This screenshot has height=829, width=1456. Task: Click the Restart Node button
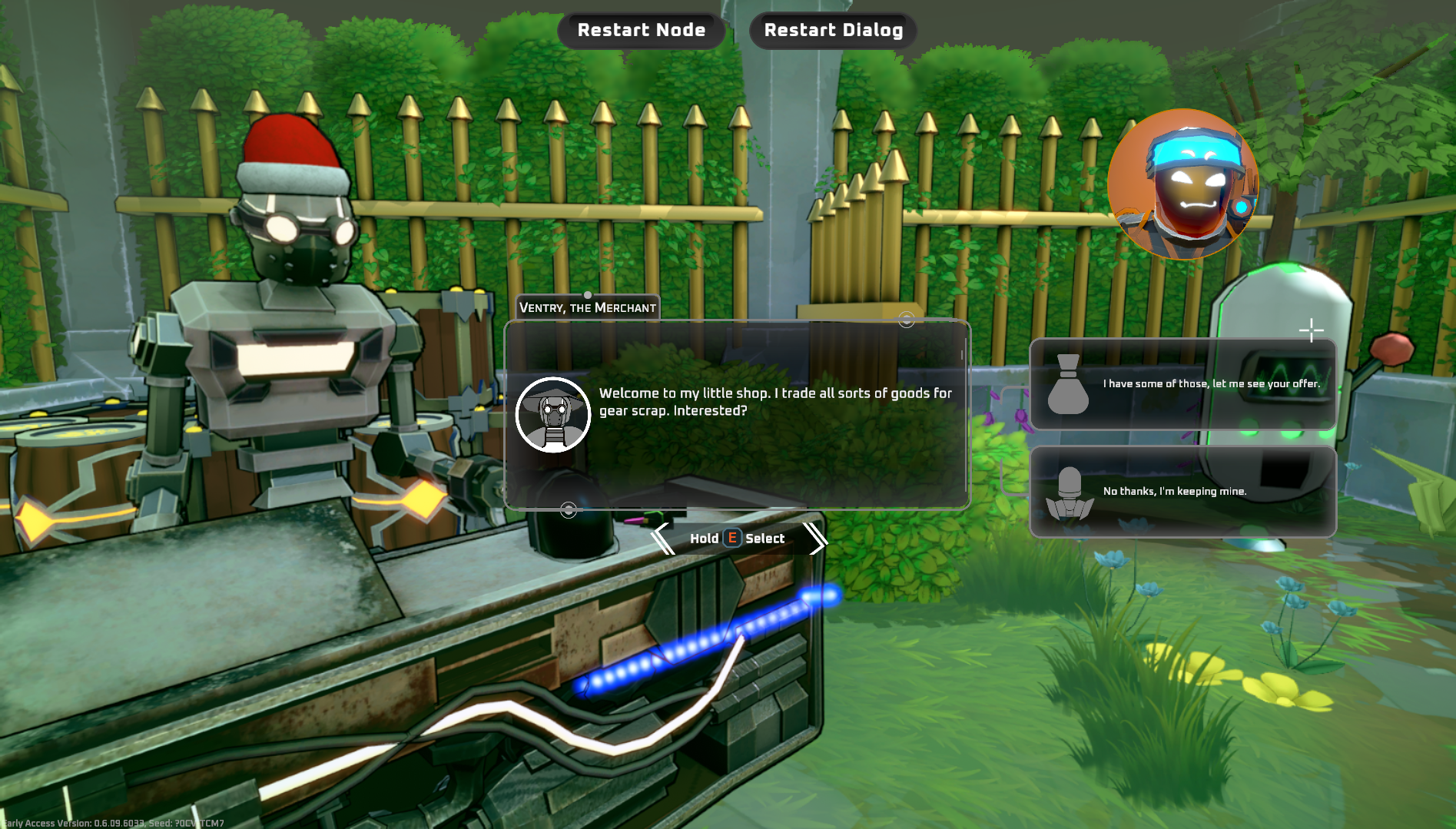tap(641, 31)
